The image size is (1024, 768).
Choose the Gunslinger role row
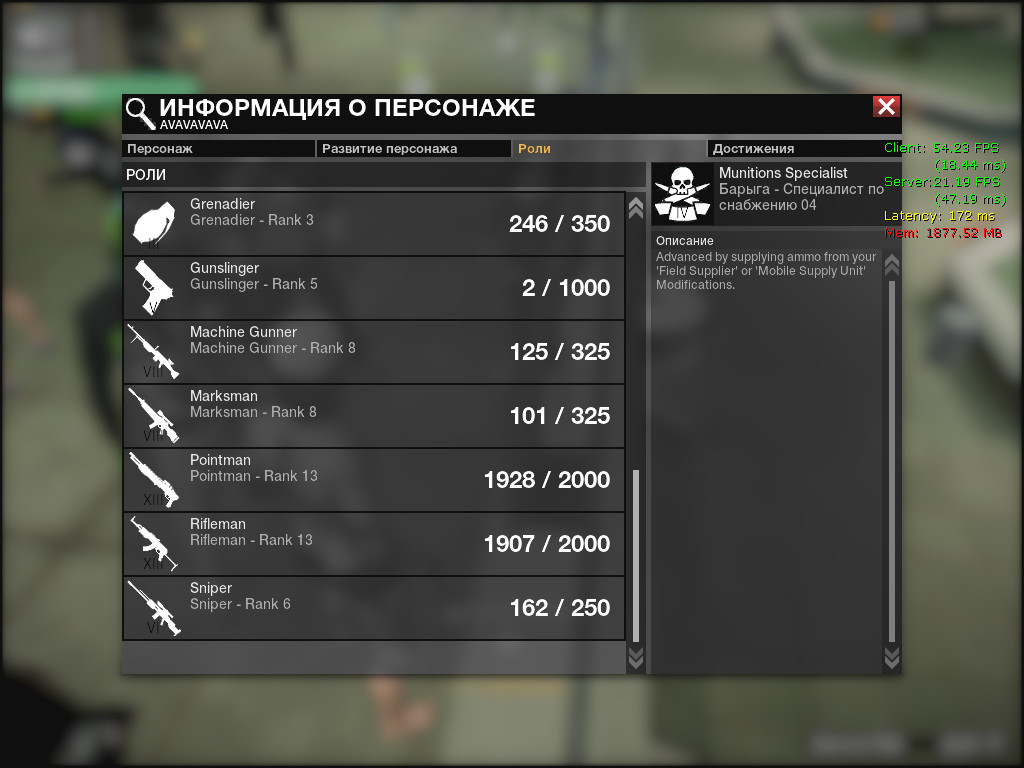point(374,288)
